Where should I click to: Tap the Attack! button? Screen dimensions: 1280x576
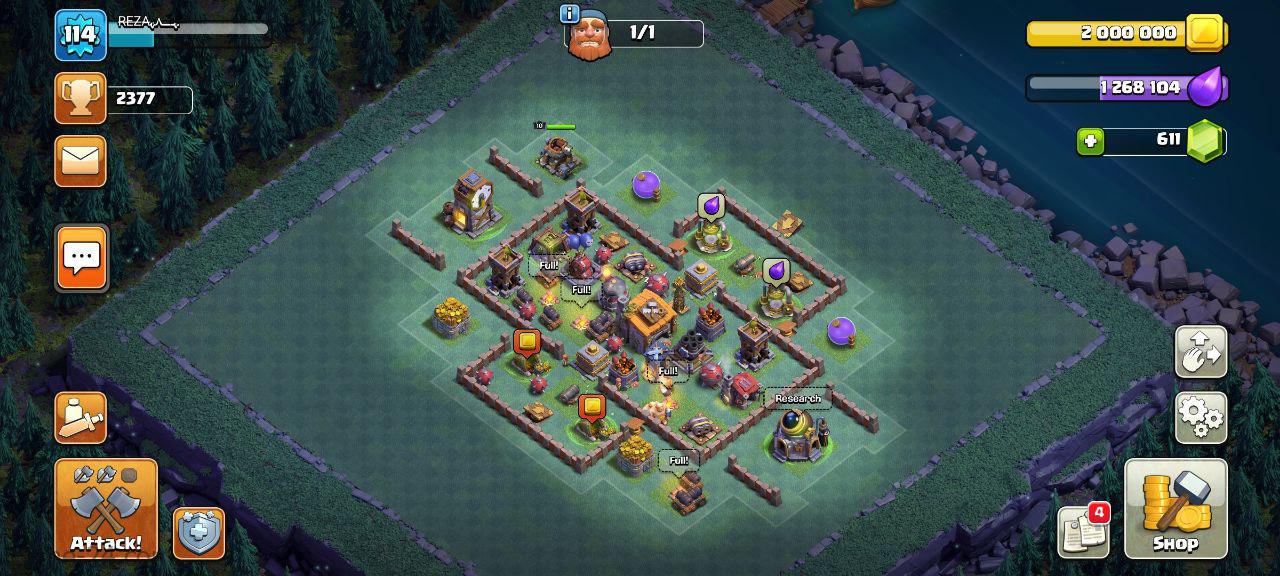tap(105, 508)
